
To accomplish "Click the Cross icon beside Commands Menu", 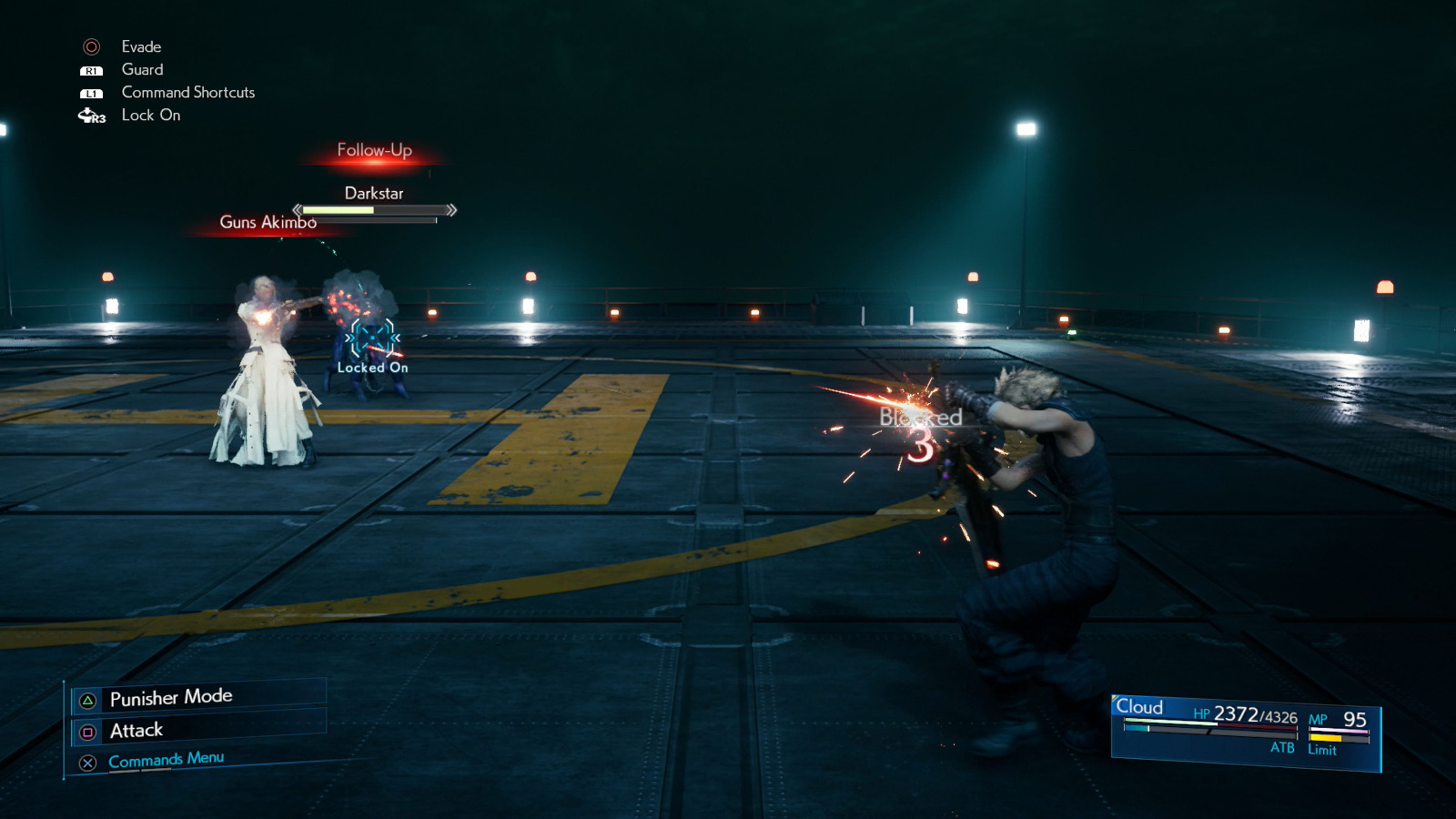I will click(86, 763).
